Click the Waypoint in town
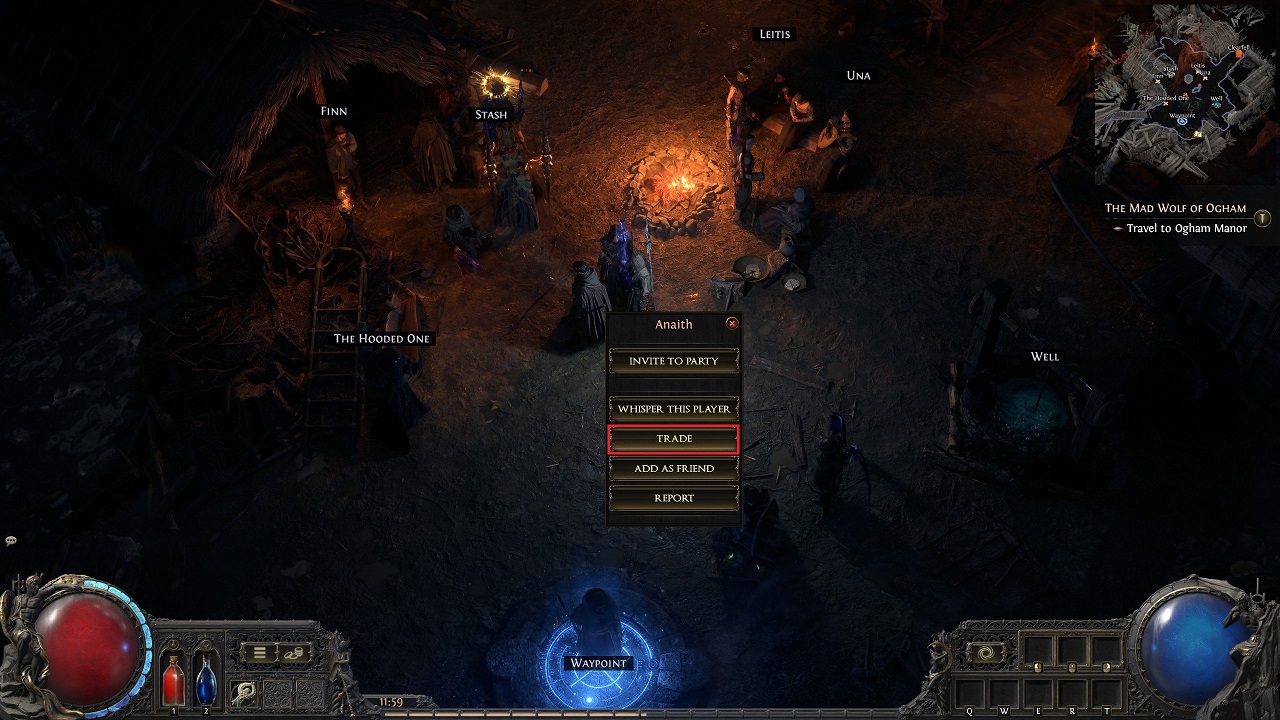The height and width of the screenshot is (720, 1280). (597, 663)
